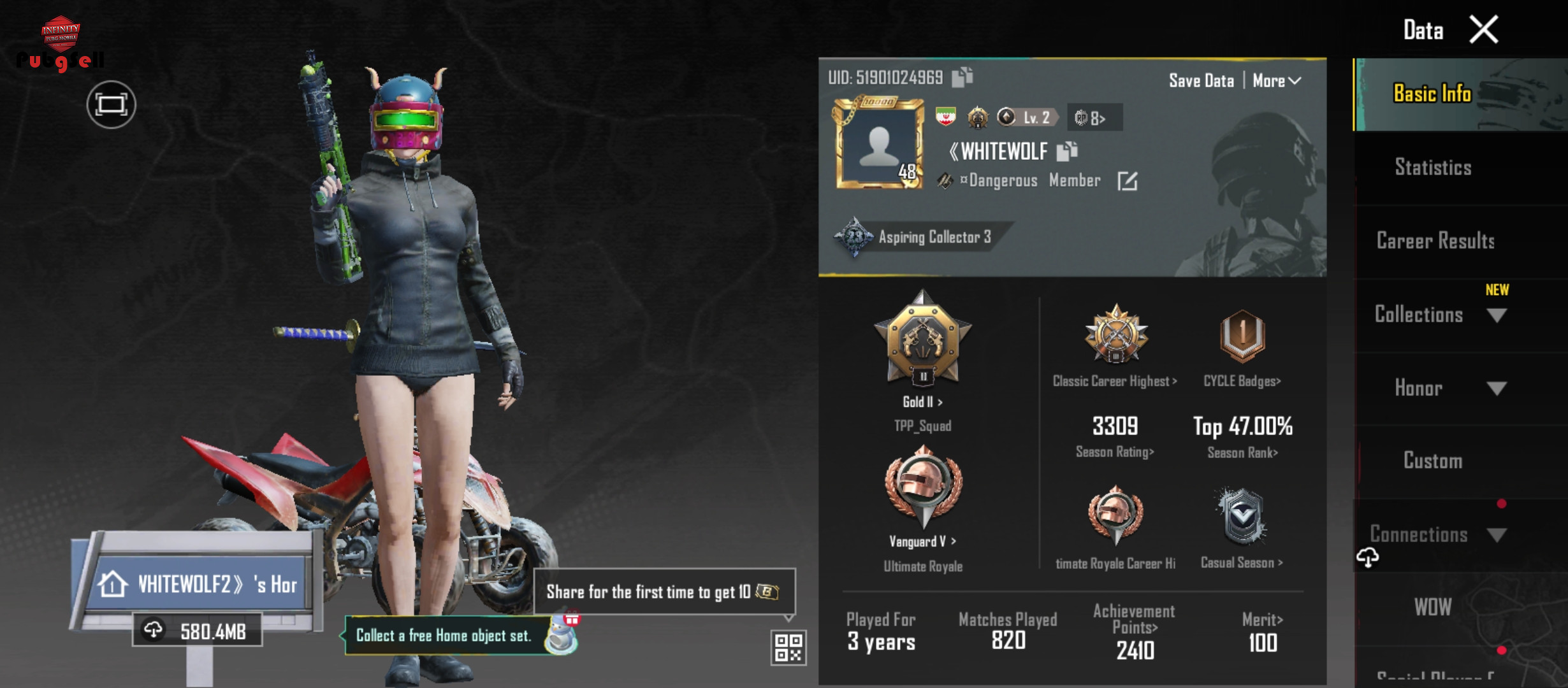Viewport: 1568px width, 688px height.
Task: Select the Custom tab
Action: tap(1433, 461)
